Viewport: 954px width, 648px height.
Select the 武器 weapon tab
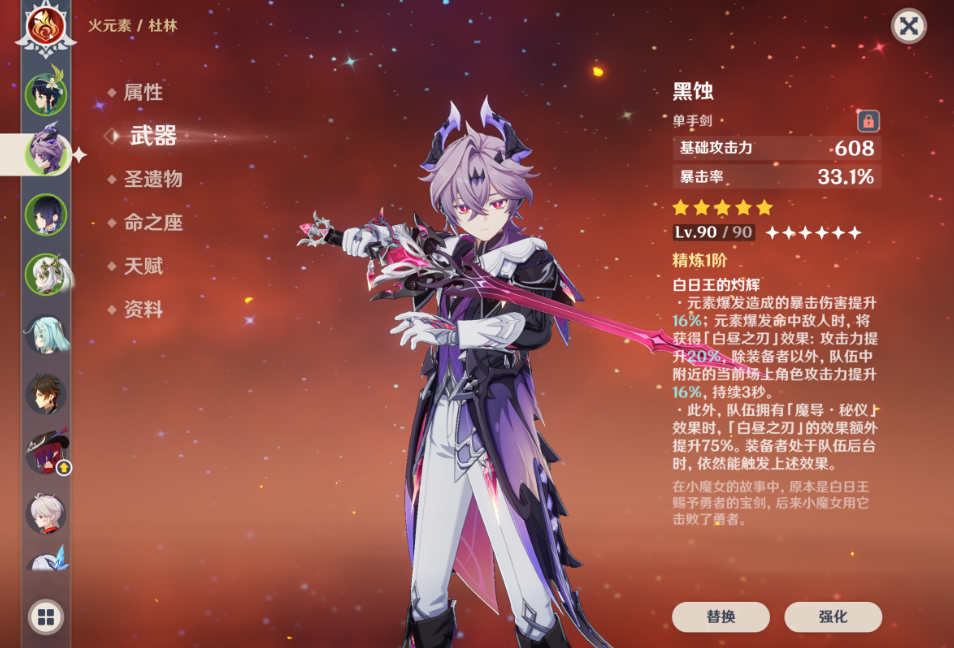coord(153,136)
